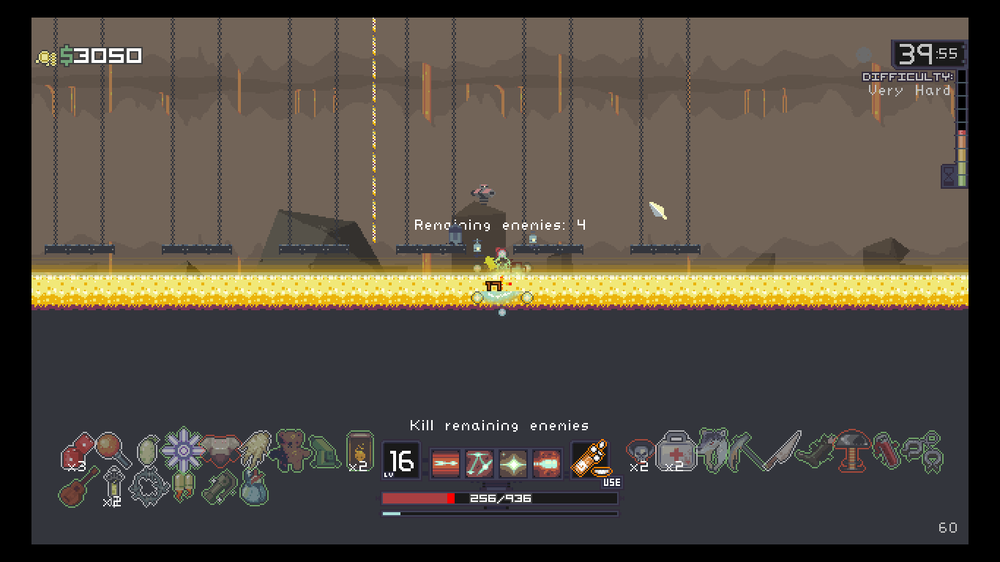Viewport: 1000px width, 562px height.
Task: Select the green boot item icon
Action: tap(323, 452)
